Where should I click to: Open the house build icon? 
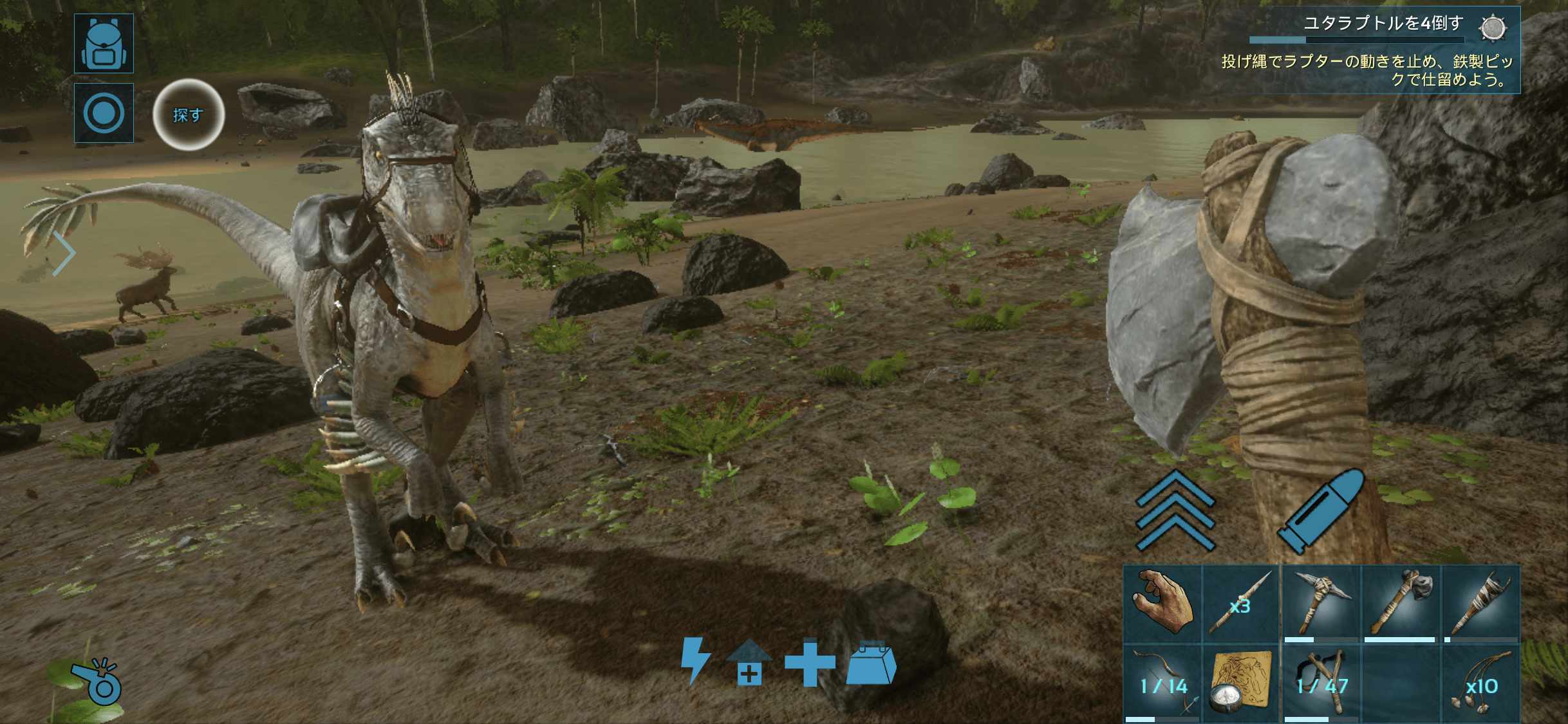coord(749,662)
